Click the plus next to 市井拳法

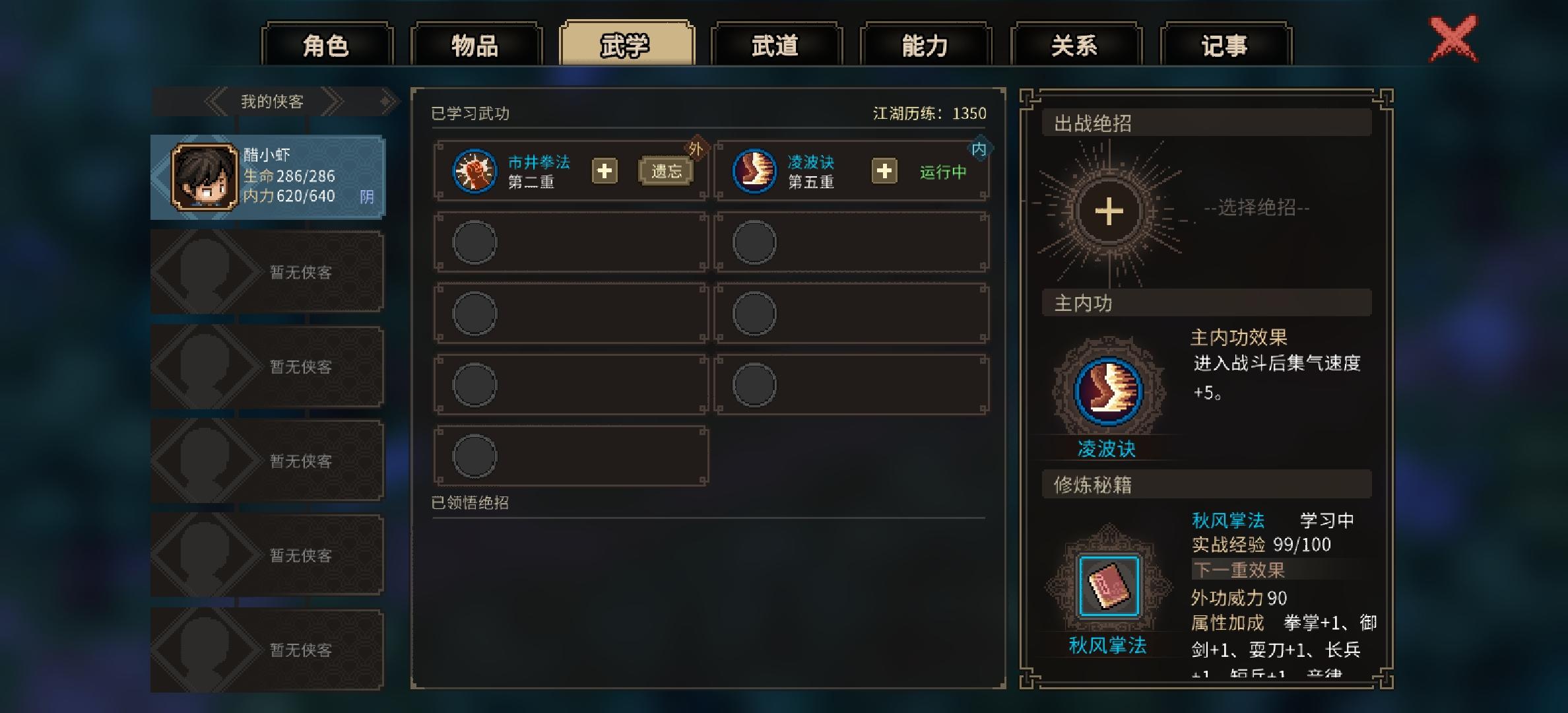603,170
